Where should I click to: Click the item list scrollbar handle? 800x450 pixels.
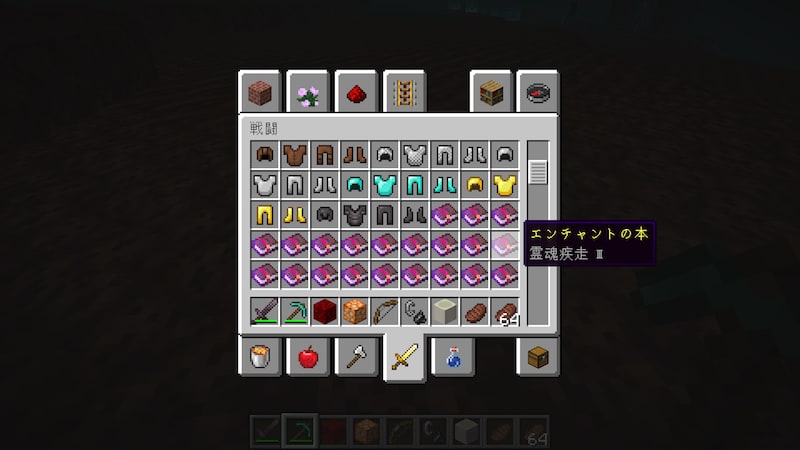[x=538, y=170]
